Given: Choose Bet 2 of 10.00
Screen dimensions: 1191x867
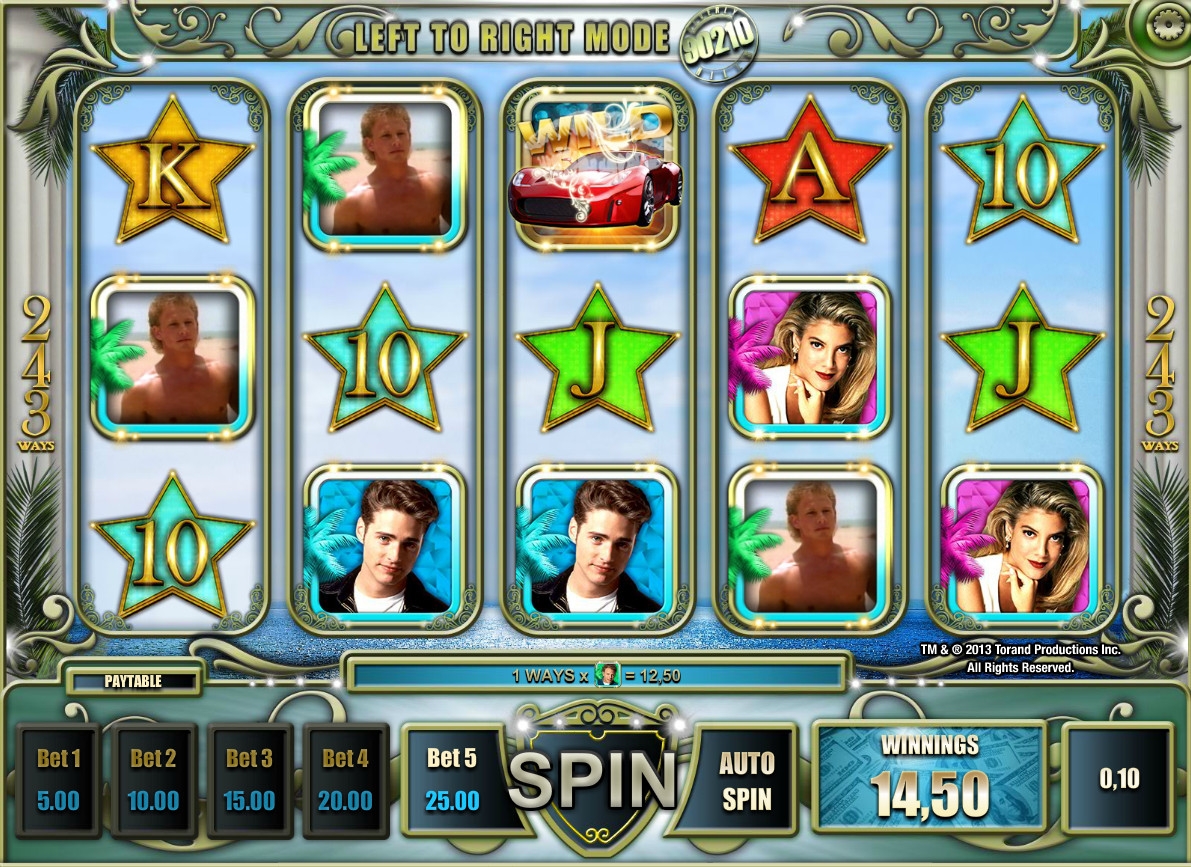Looking at the screenshot, I should [x=153, y=779].
